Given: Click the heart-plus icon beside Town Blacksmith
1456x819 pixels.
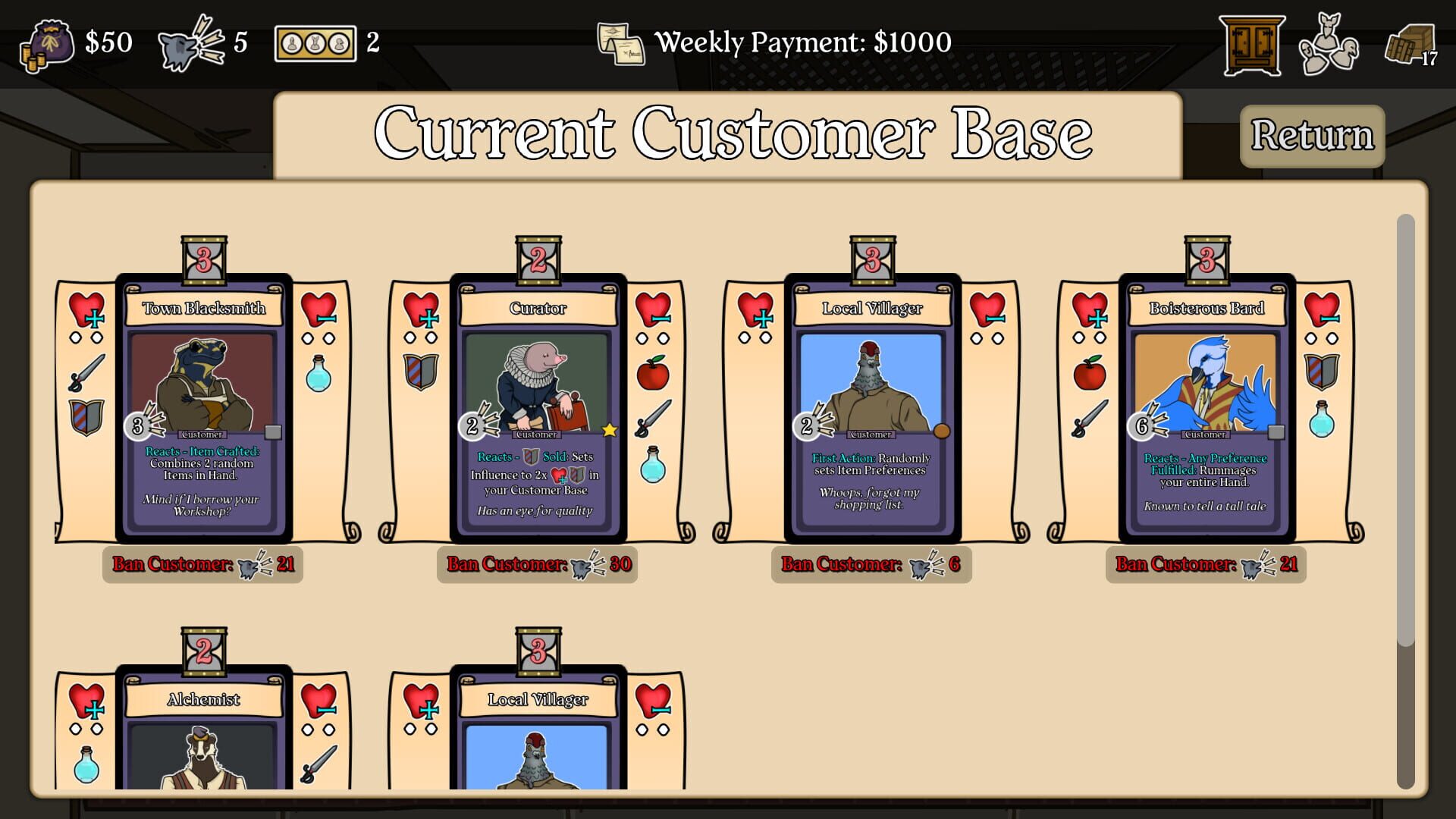Looking at the screenshot, I should click(x=86, y=309).
